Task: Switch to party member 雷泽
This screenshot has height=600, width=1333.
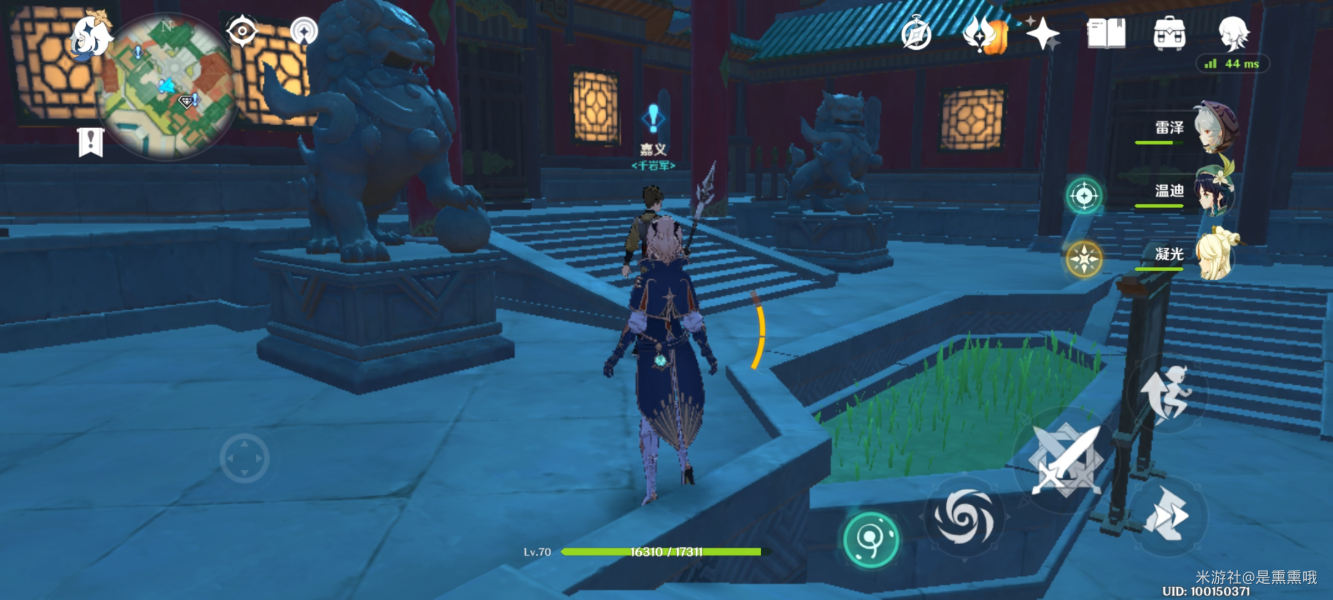Action: click(1215, 129)
